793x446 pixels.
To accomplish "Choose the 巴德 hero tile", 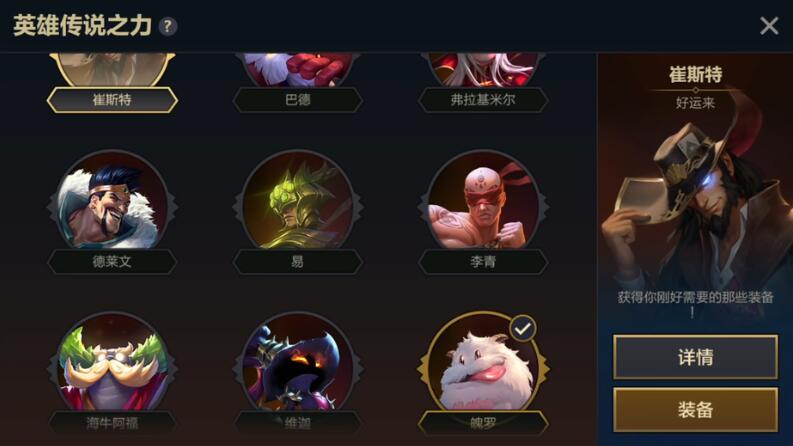I will [x=297, y=75].
